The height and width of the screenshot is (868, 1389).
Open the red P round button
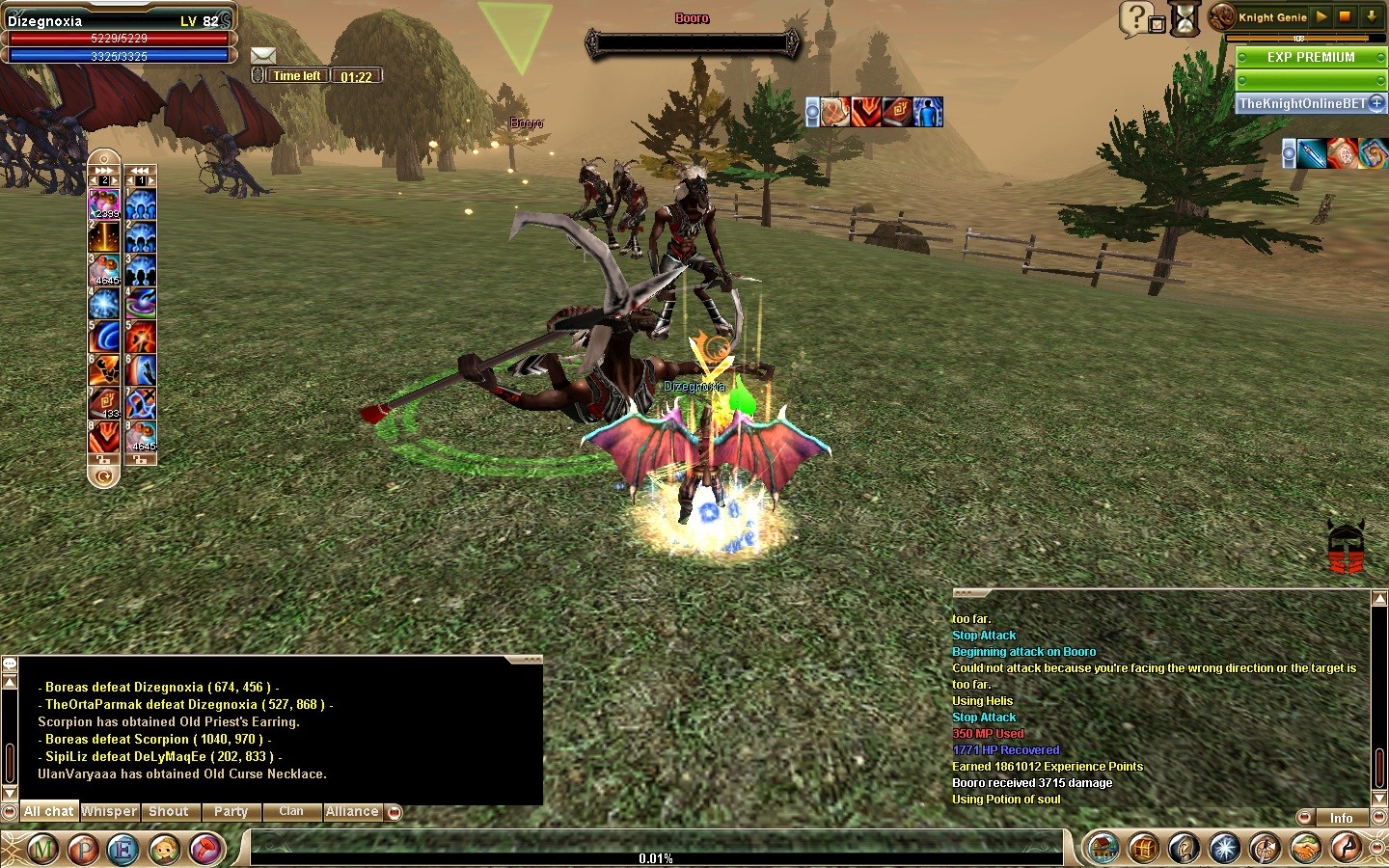(84, 850)
